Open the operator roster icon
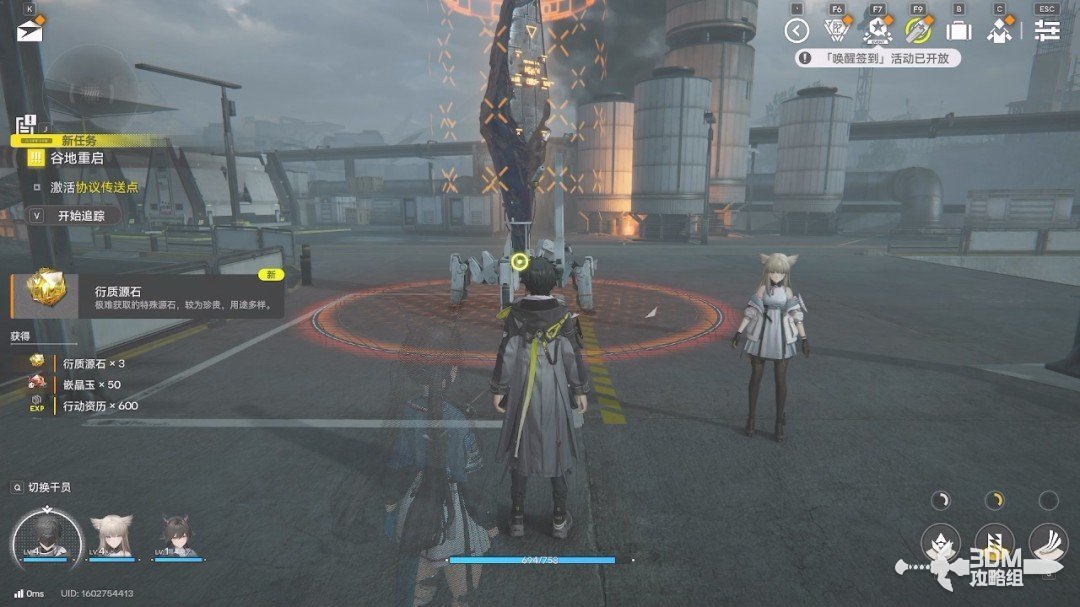Viewport: 1080px width, 607px height. coord(999,30)
